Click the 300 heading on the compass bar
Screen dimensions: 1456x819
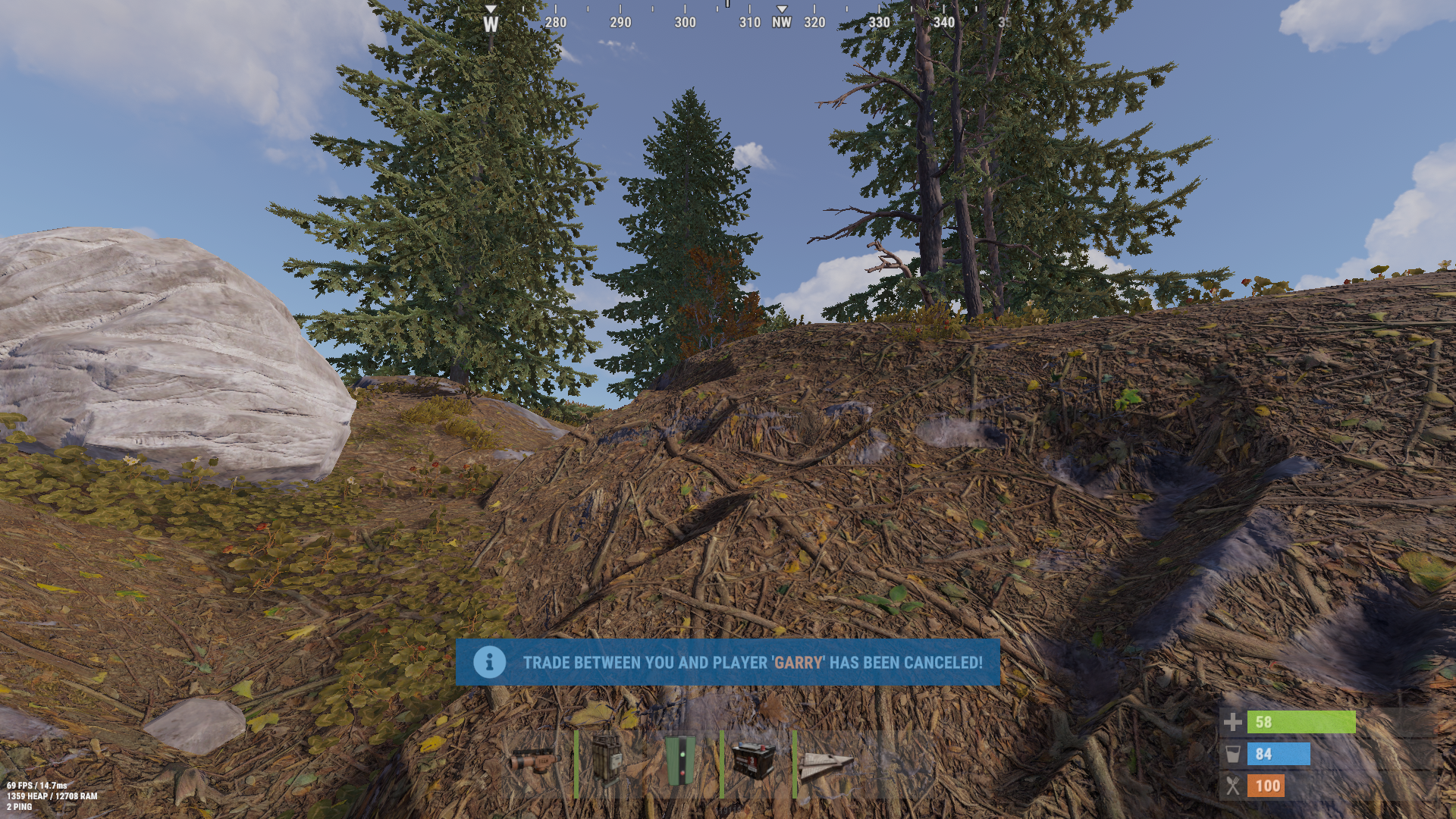coord(685,23)
